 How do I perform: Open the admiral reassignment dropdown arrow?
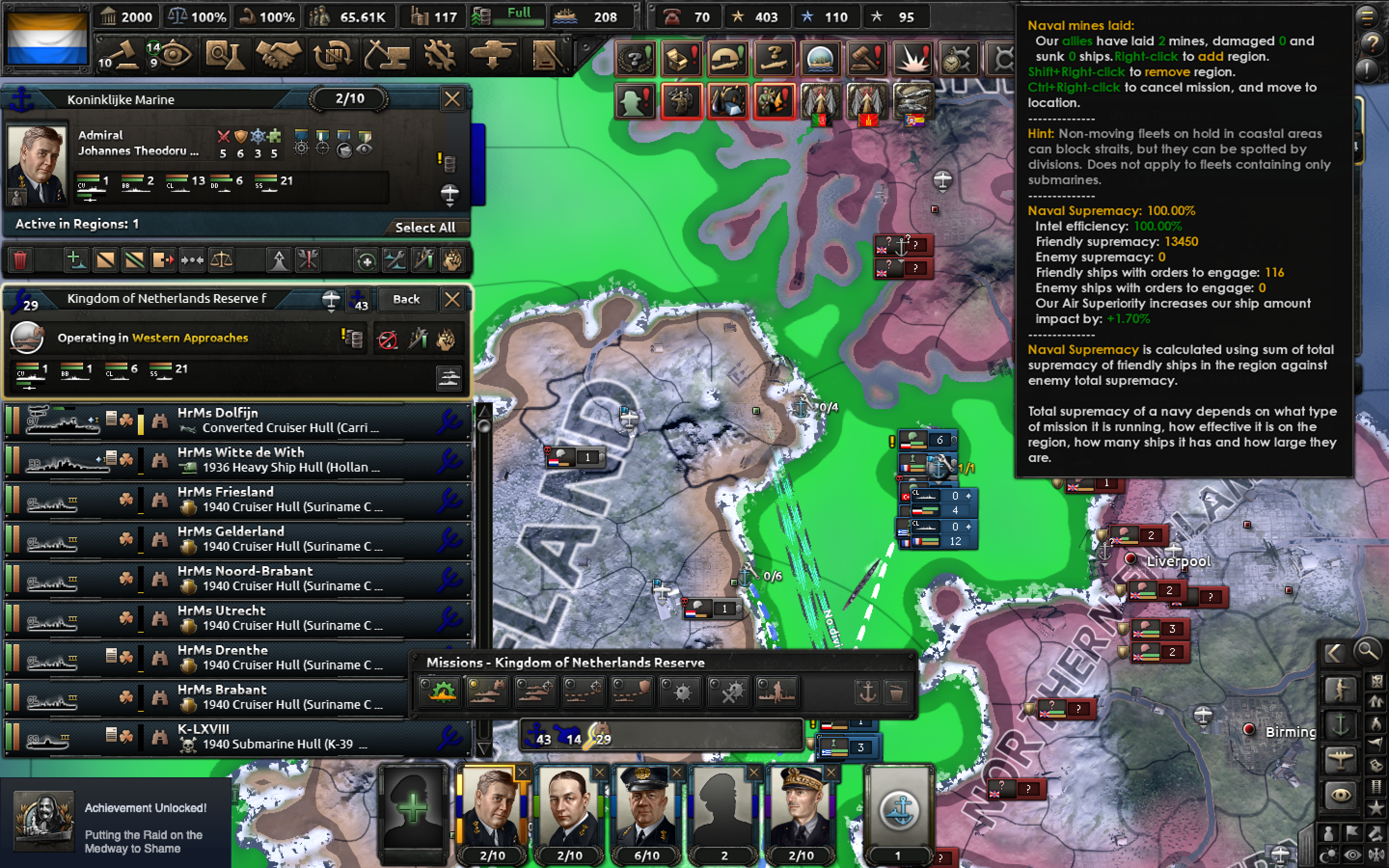(449, 195)
